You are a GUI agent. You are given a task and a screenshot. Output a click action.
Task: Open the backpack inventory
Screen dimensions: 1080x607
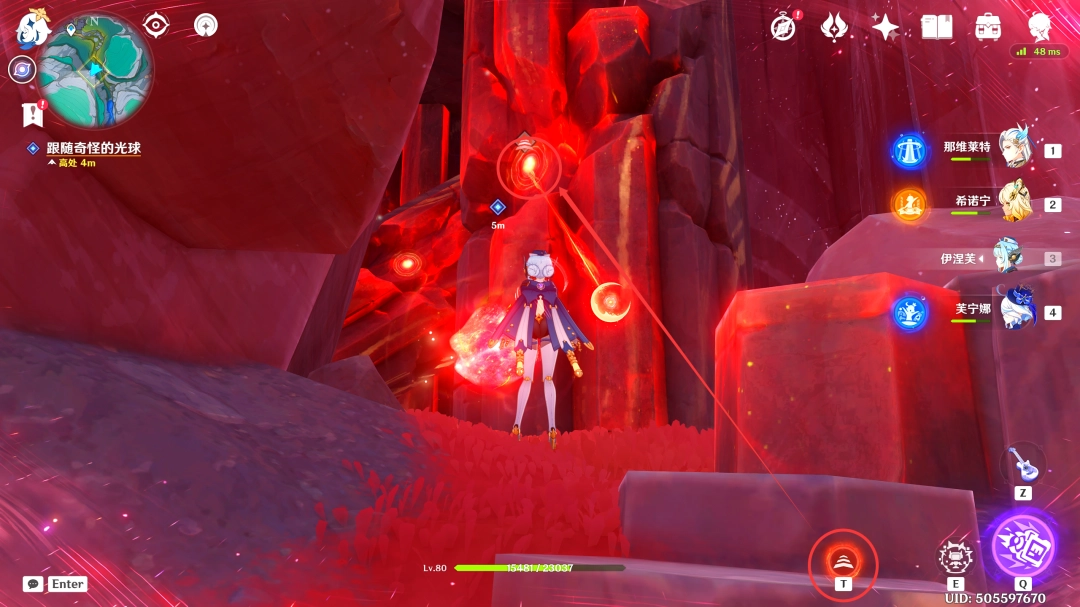[x=989, y=27]
